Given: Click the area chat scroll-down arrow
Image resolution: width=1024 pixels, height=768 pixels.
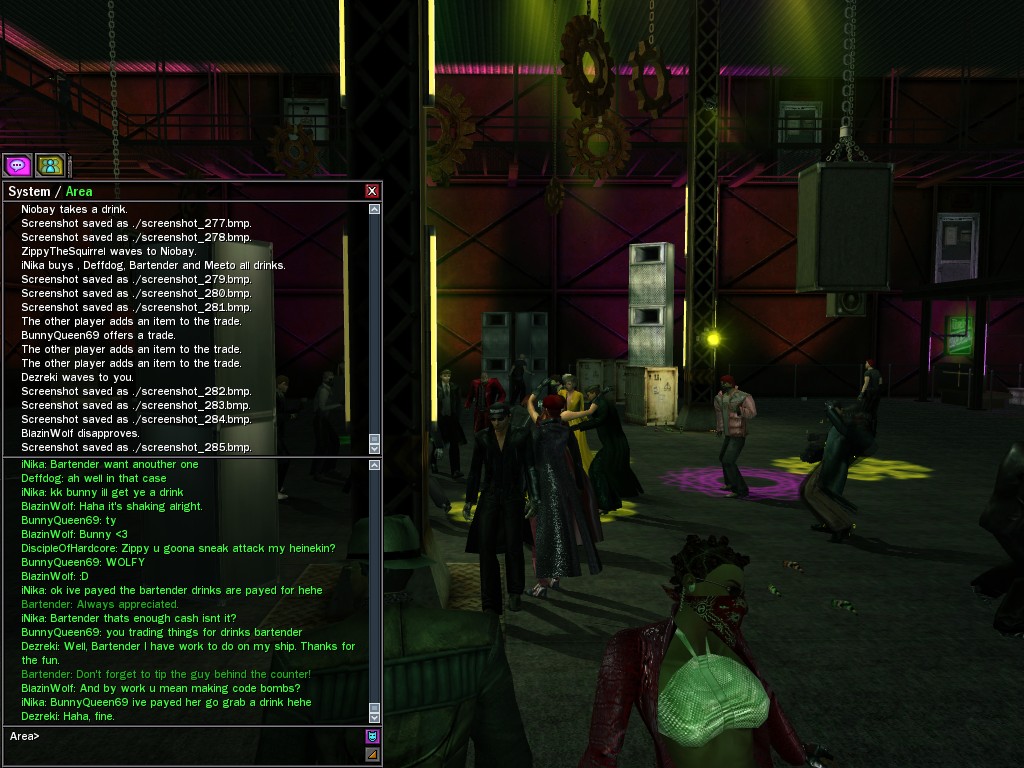Looking at the screenshot, I should click(375, 716).
